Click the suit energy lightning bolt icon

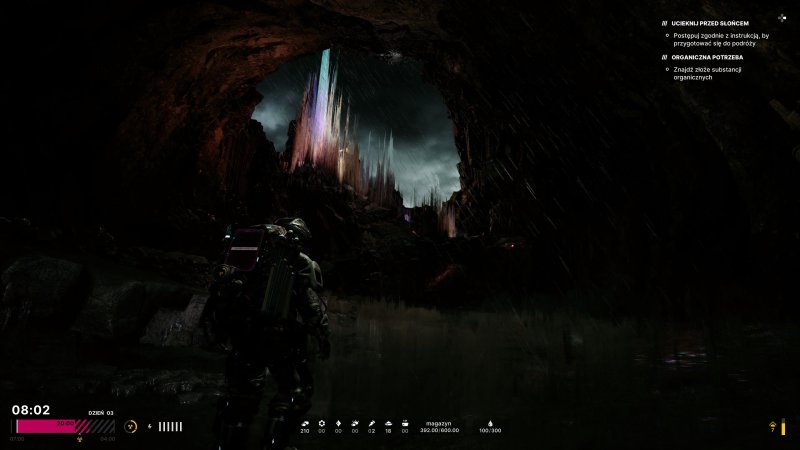pos(150,426)
